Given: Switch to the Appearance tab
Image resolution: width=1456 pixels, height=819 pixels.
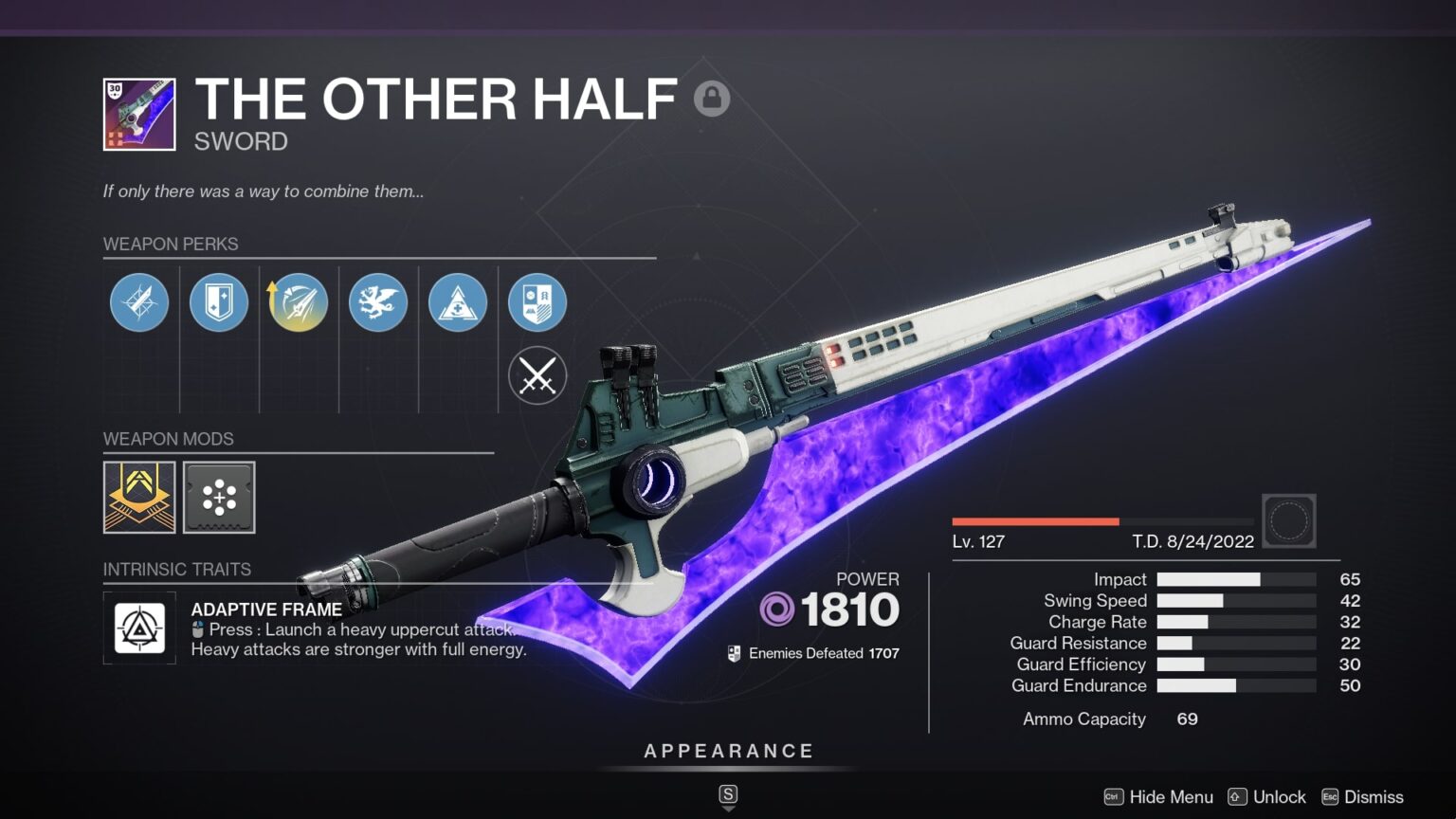Looking at the screenshot, I should pos(728,750).
